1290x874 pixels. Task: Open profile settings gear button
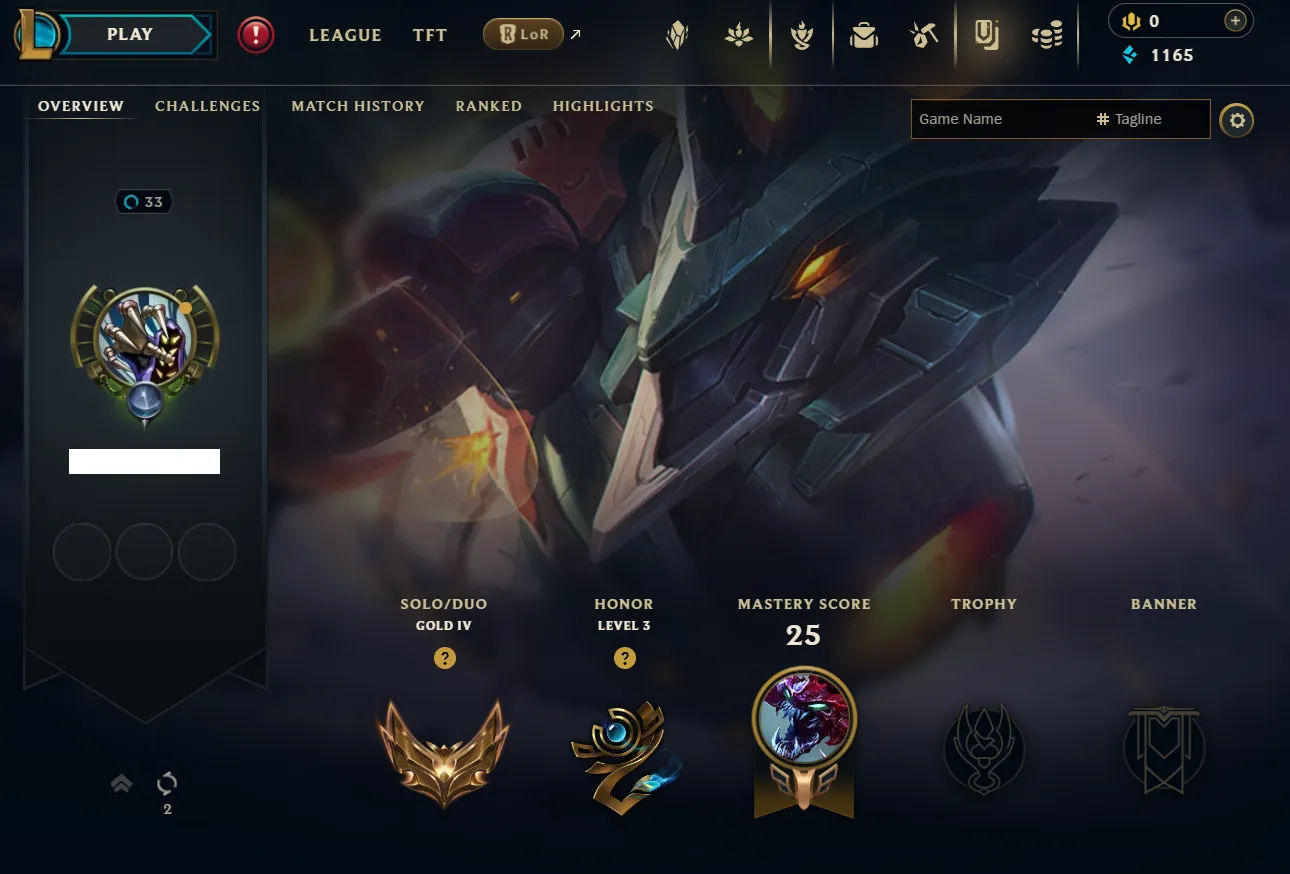pyautogui.click(x=1237, y=120)
